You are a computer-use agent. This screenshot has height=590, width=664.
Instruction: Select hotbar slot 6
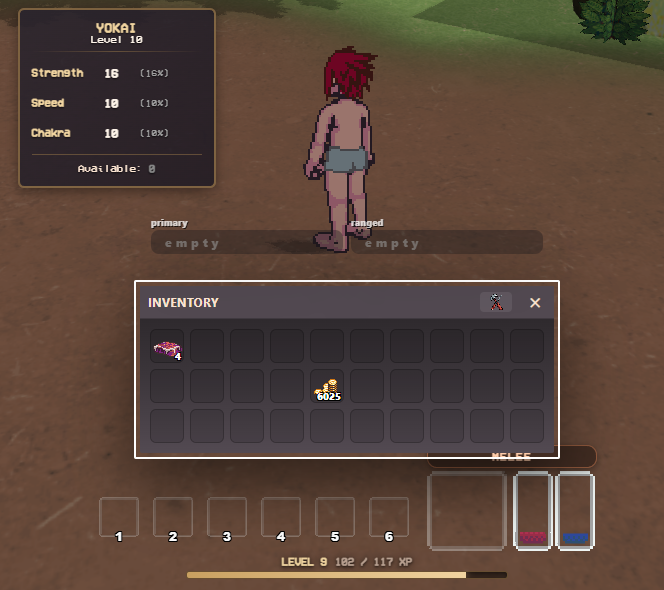click(x=389, y=517)
